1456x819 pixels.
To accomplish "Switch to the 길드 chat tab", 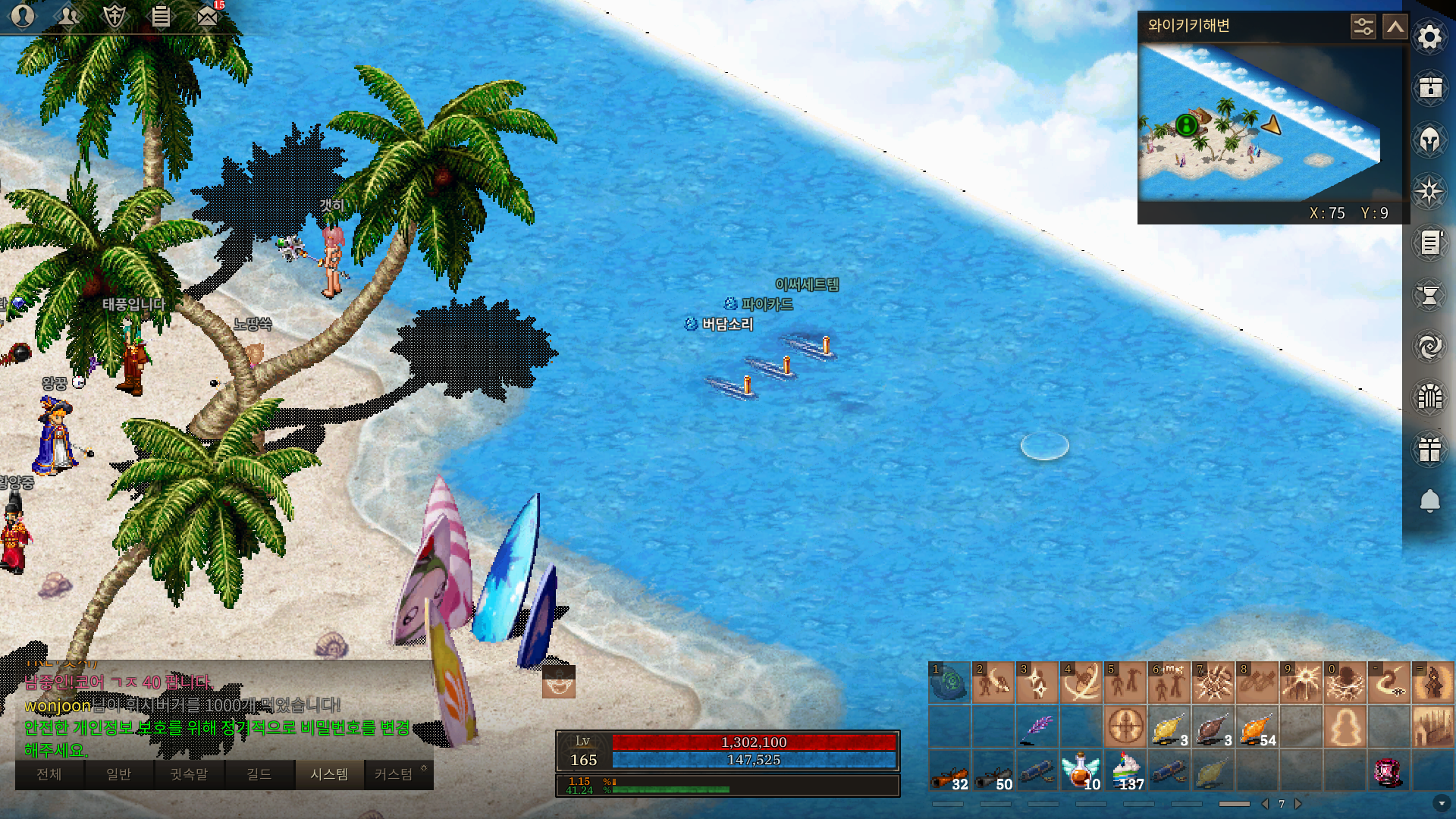I will pos(259,774).
